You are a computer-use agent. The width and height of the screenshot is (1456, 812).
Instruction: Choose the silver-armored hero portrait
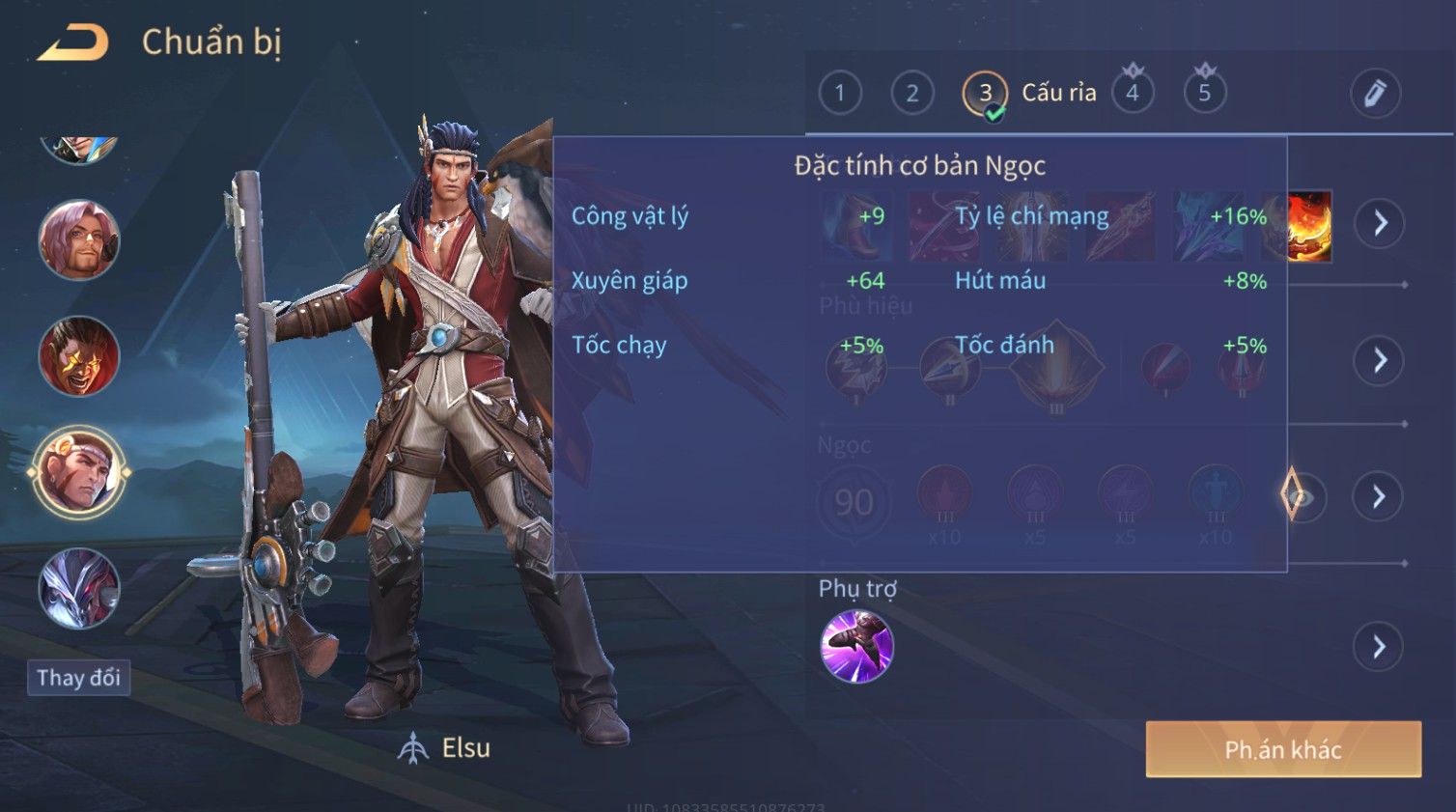(x=78, y=588)
